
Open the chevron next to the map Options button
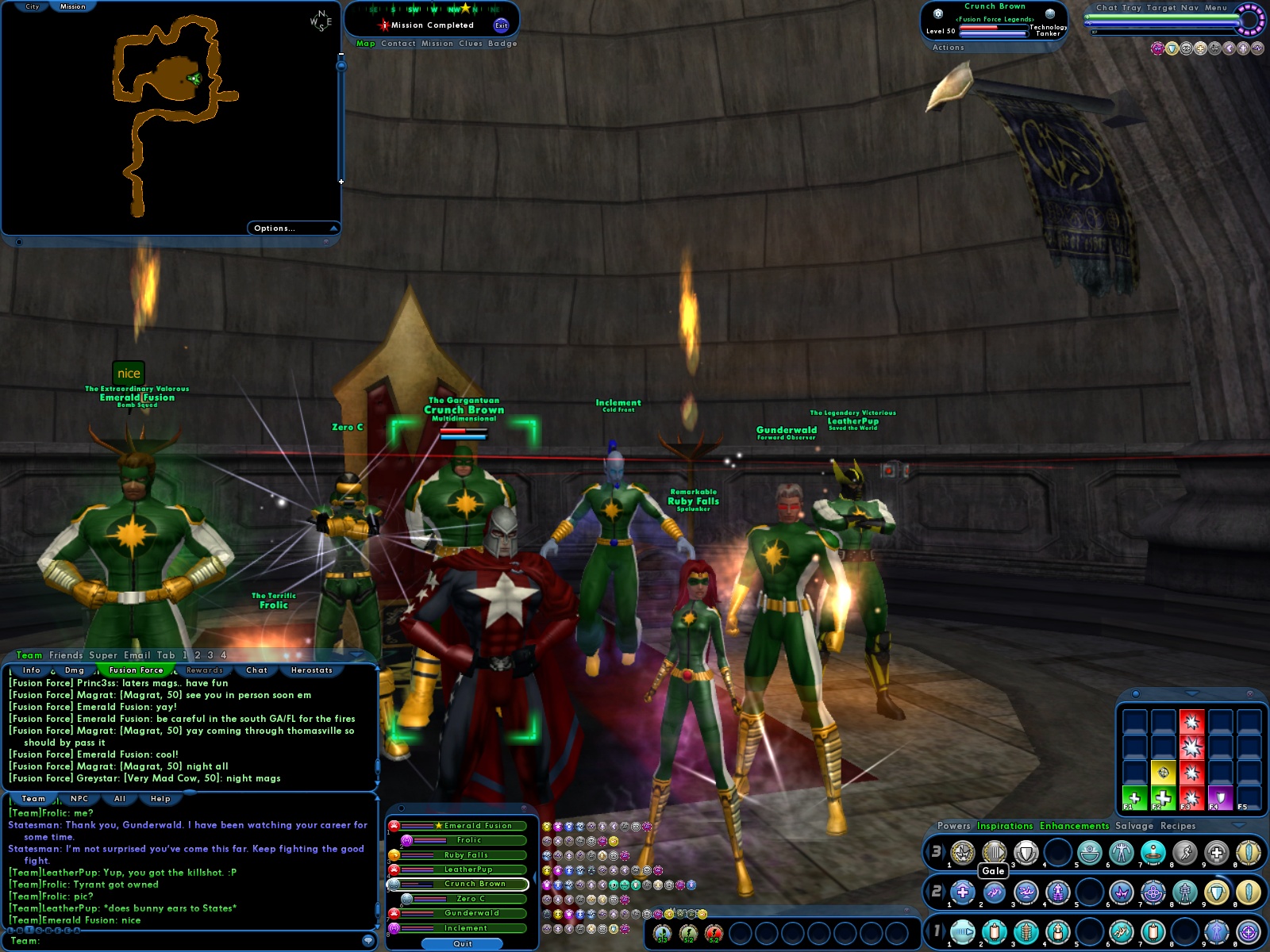(332, 228)
